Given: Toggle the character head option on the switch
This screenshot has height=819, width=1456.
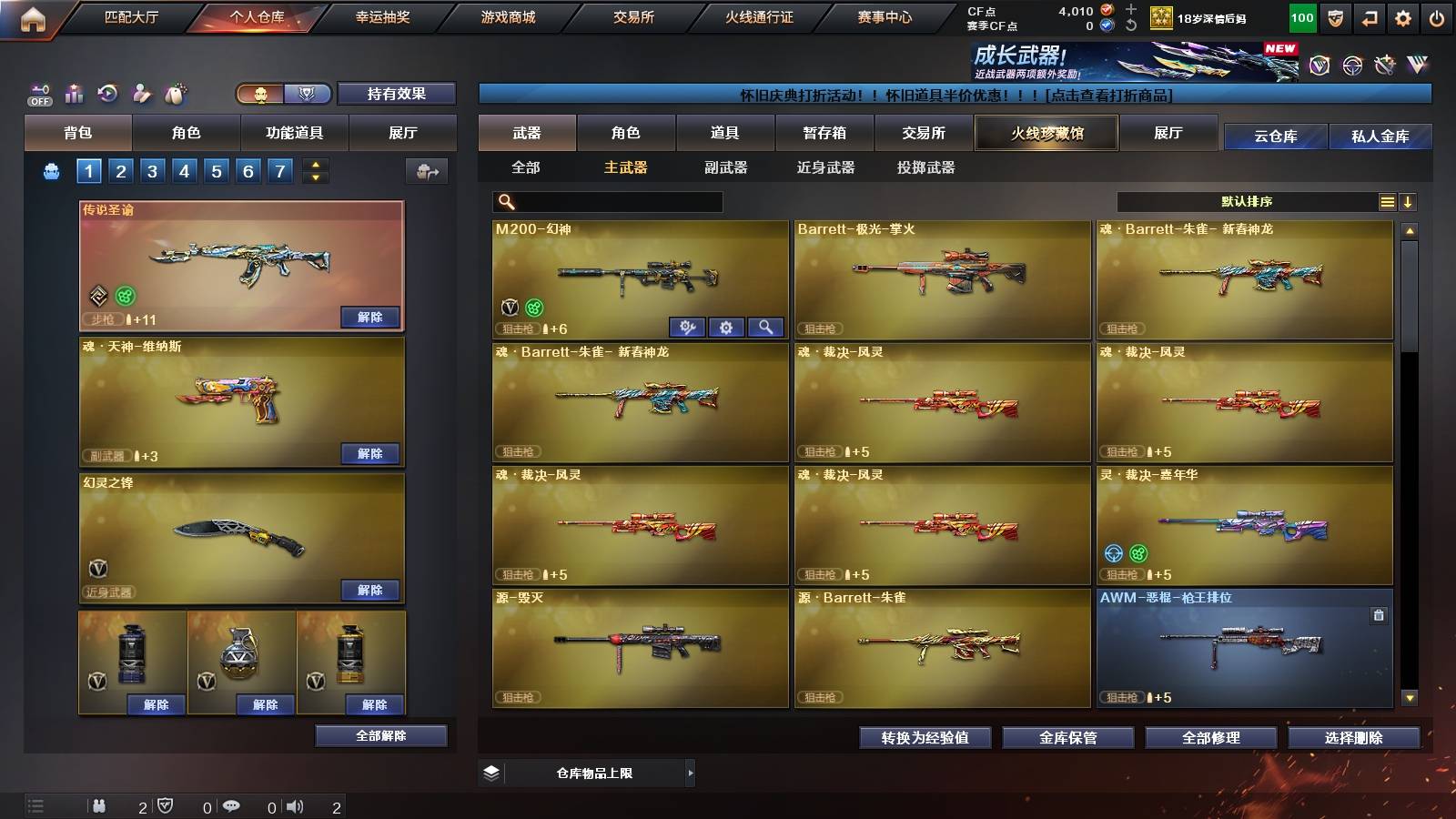Looking at the screenshot, I should pos(263,93).
